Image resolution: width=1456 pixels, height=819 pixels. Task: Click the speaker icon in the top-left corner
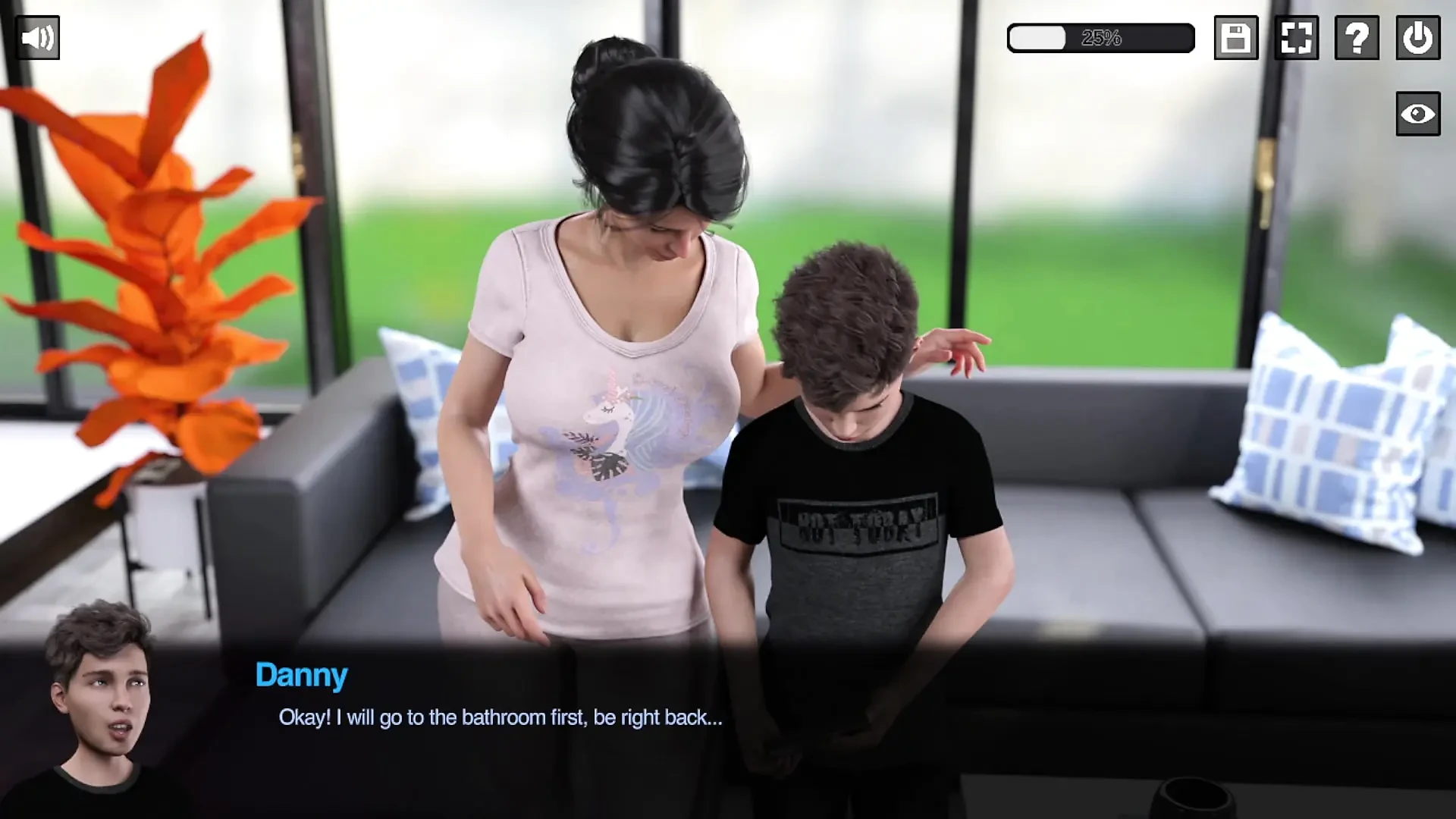pyautogui.click(x=37, y=37)
